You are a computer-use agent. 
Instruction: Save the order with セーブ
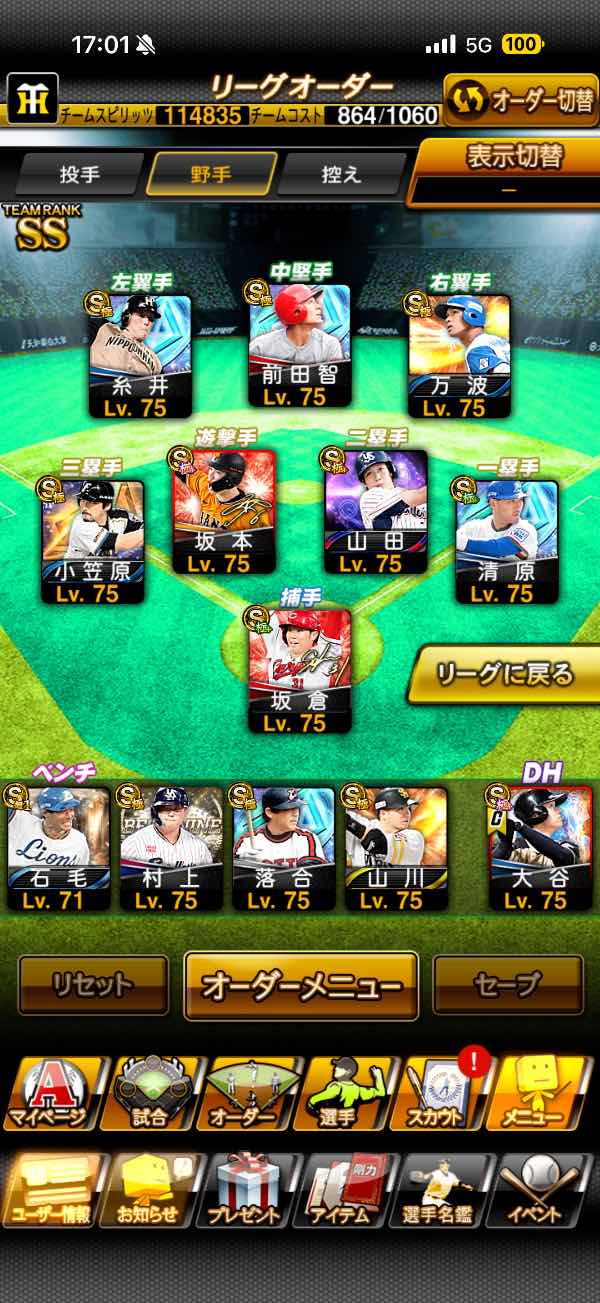(507, 985)
